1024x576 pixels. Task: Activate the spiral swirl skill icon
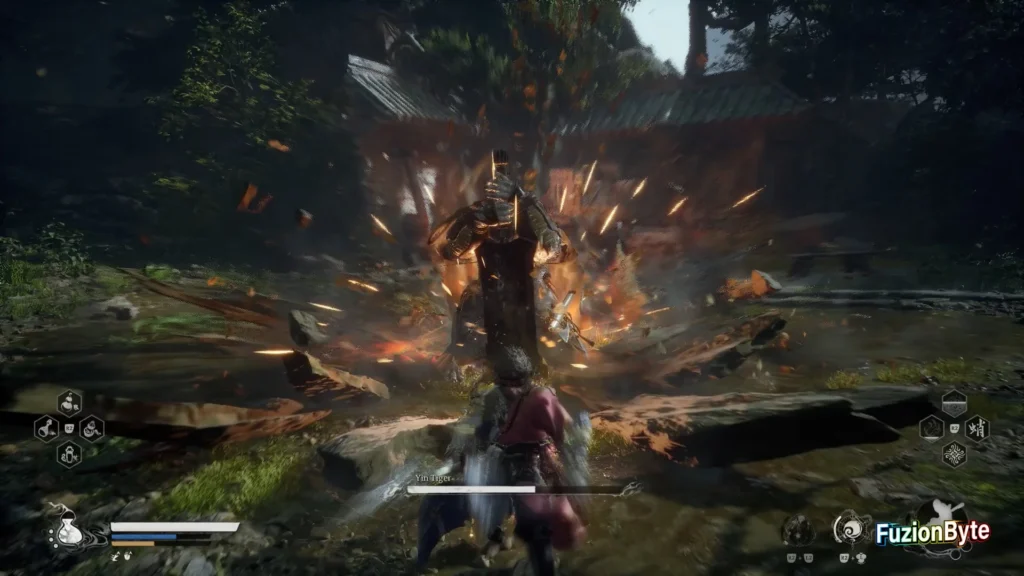[x=851, y=526]
